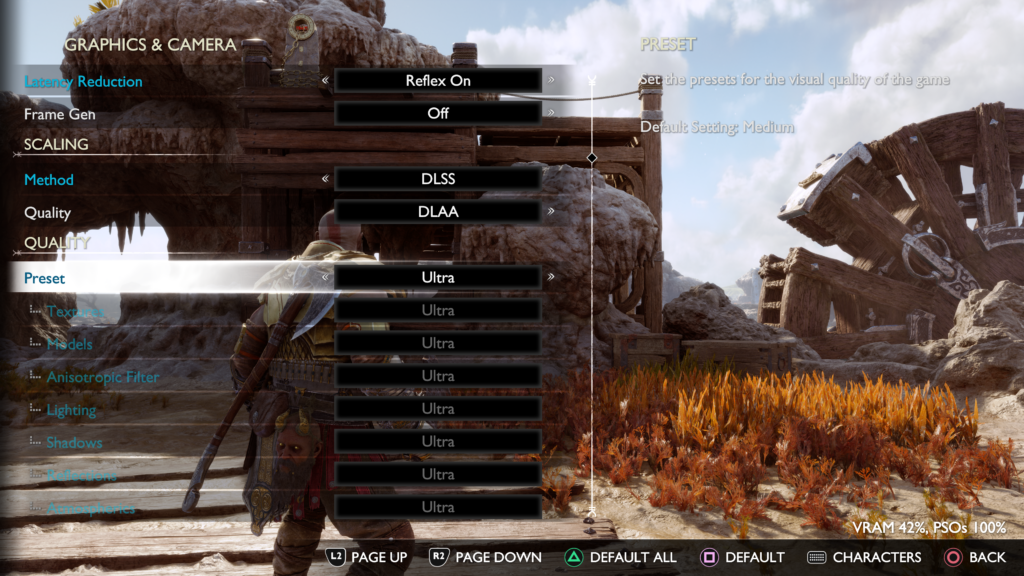Click the diamond handle on the settings scrollbar
1024x576 pixels.
click(592, 158)
